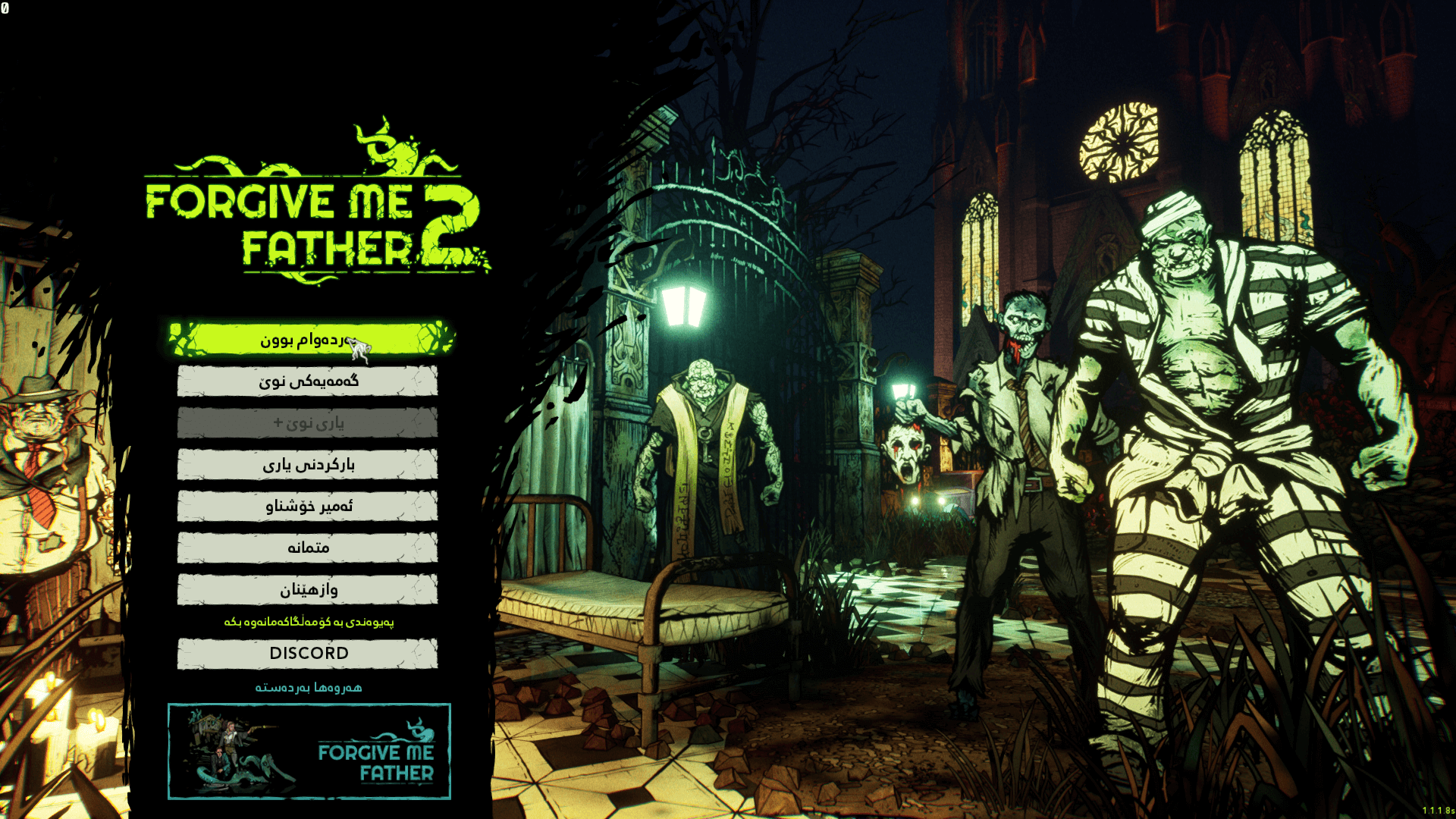Click the ئەمیر خۆشناو menu entry
Screen dimensions: 1456x819
(x=307, y=506)
